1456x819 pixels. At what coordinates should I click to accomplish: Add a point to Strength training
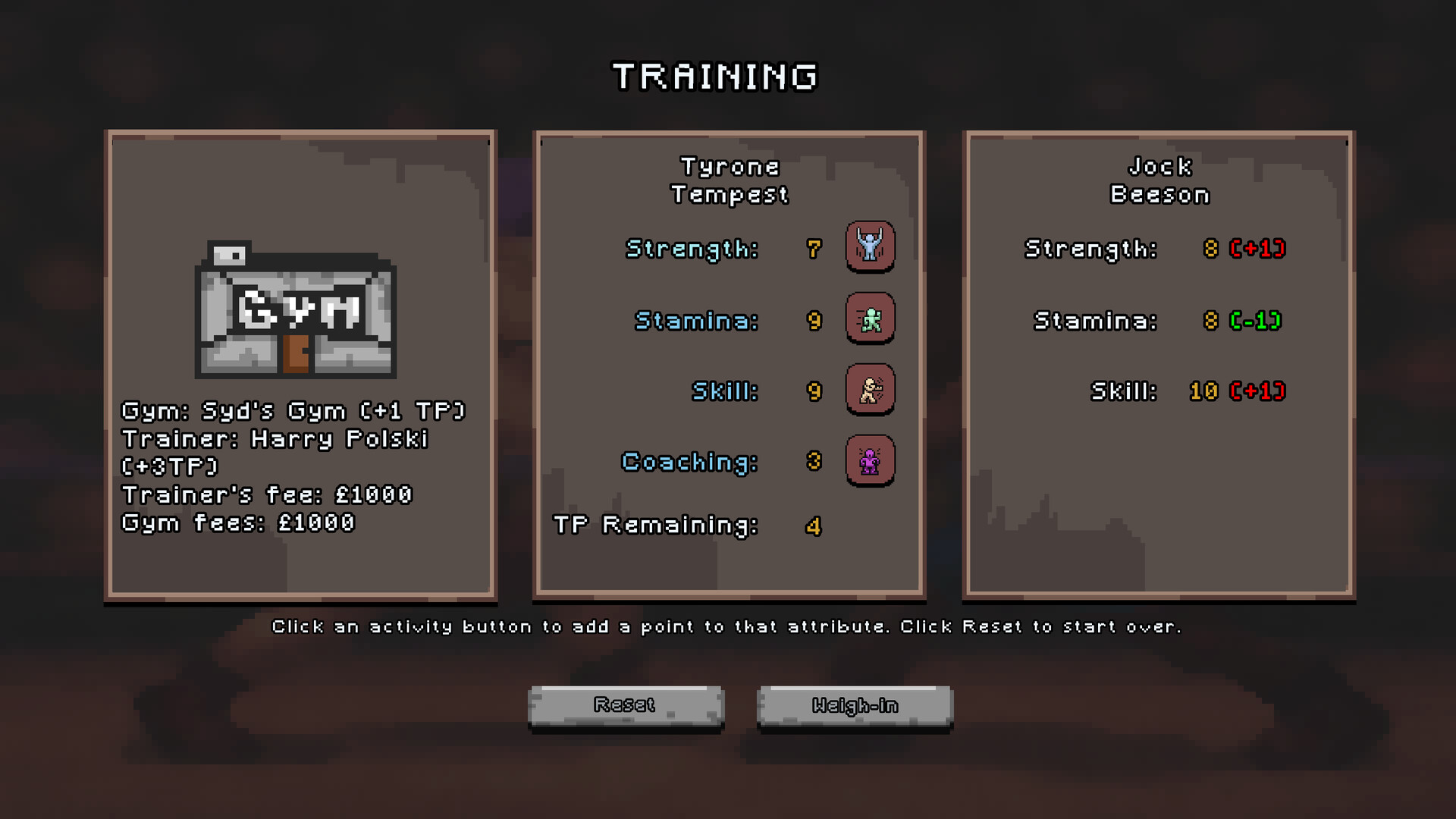pos(870,246)
